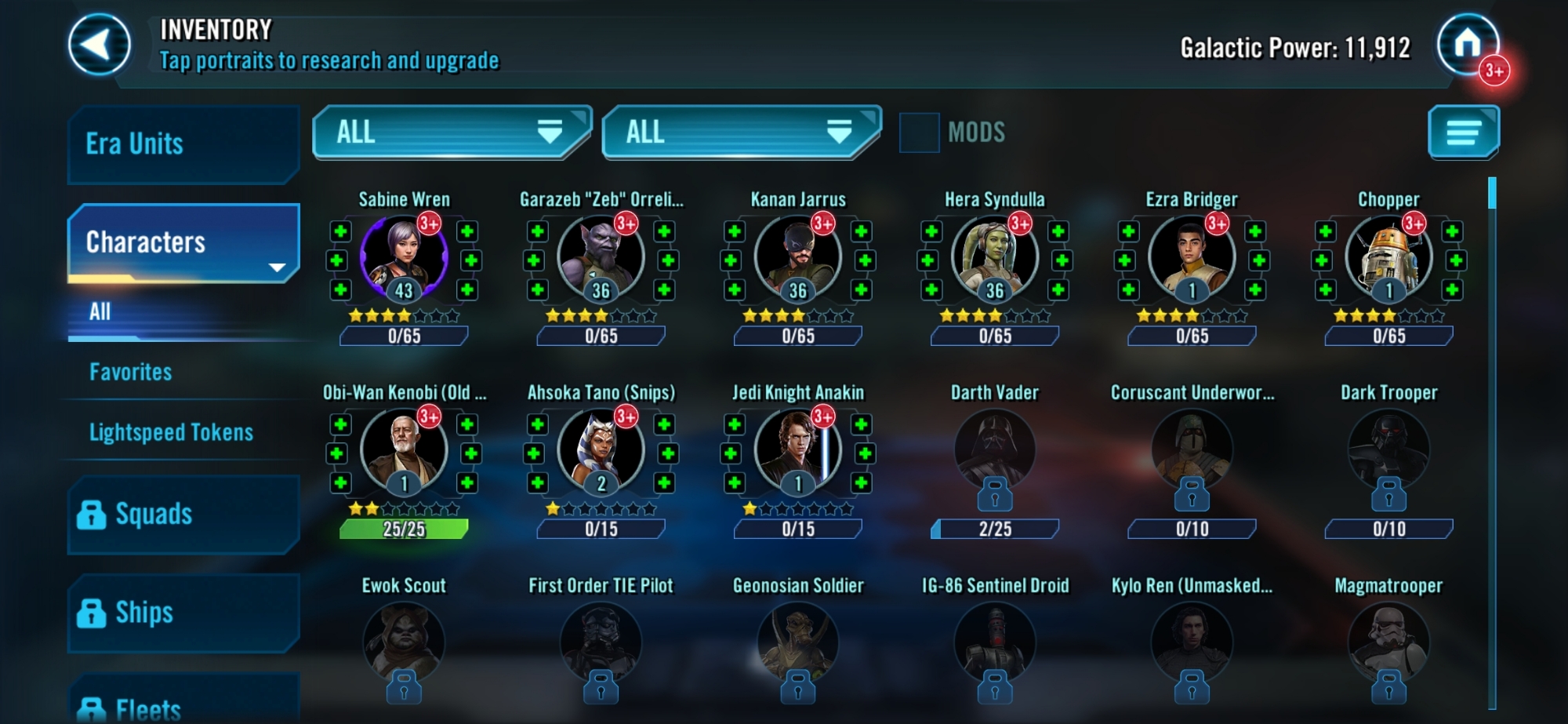Open the locked Ships section
This screenshot has width=1568, height=724.
pyautogui.click(x=183, y=613)
